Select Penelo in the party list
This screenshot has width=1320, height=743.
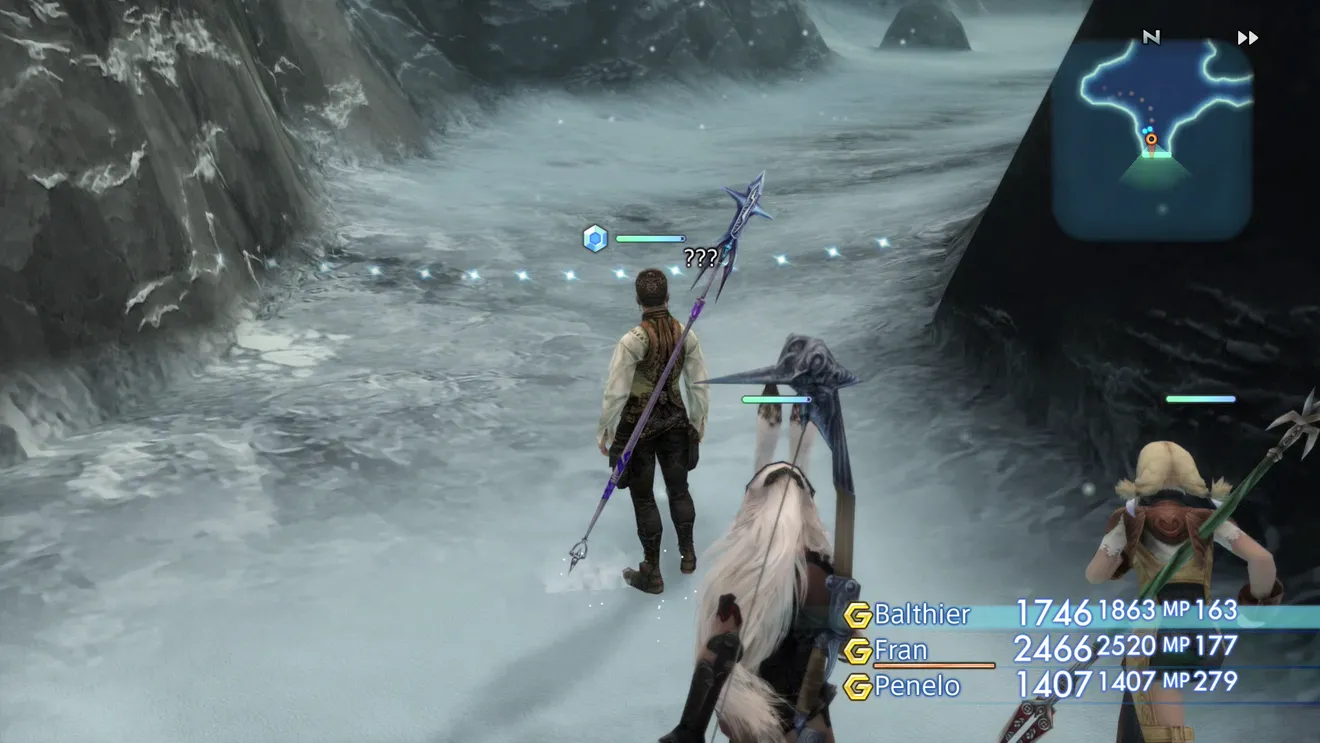pos(916,686)
